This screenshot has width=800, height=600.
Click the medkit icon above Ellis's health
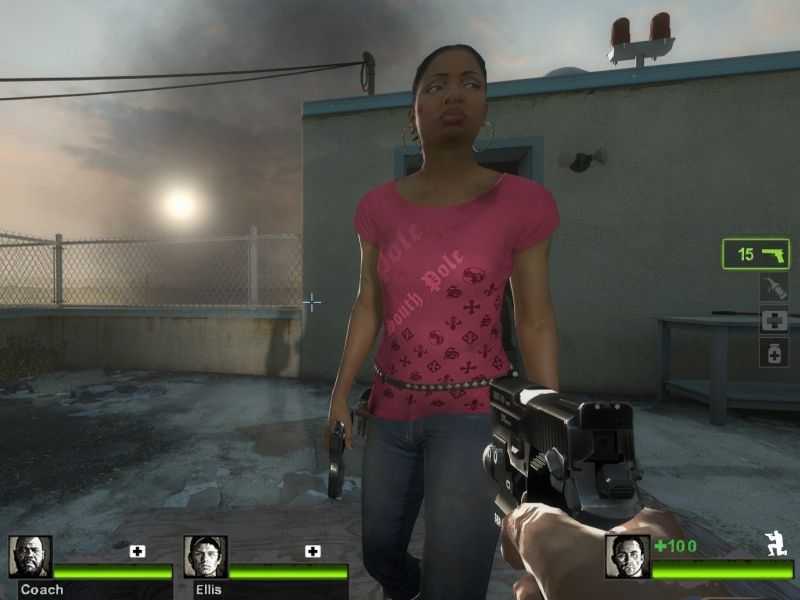[x=312, y=551]
